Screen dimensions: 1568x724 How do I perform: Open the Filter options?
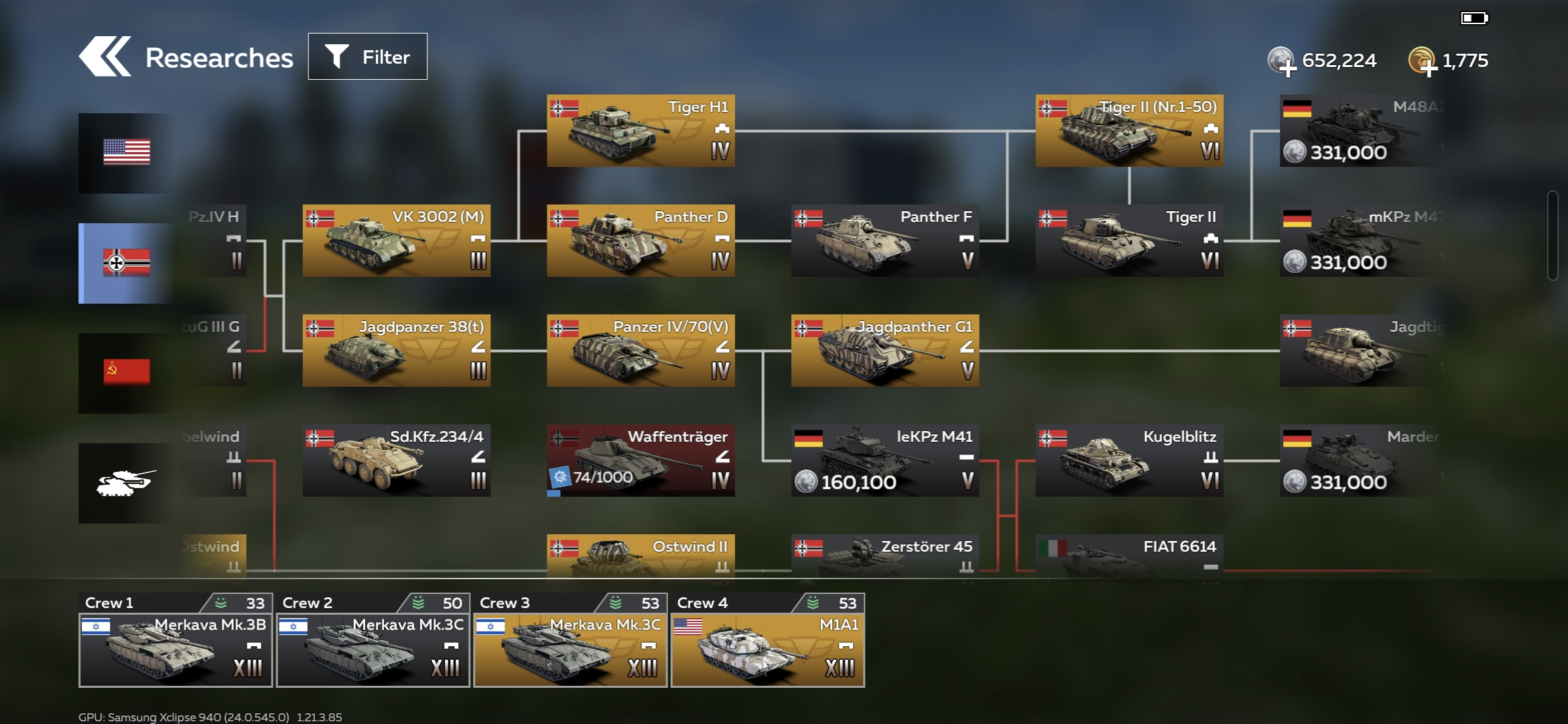point(367,57)
